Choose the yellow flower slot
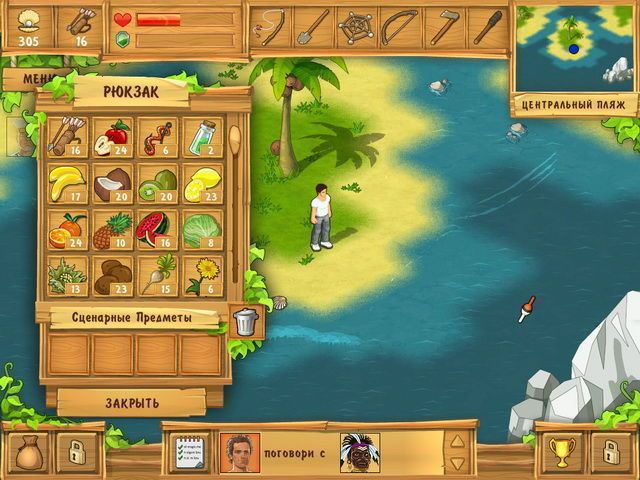The width and height of the screenshot is (640, 480). [x=201, y=275]
